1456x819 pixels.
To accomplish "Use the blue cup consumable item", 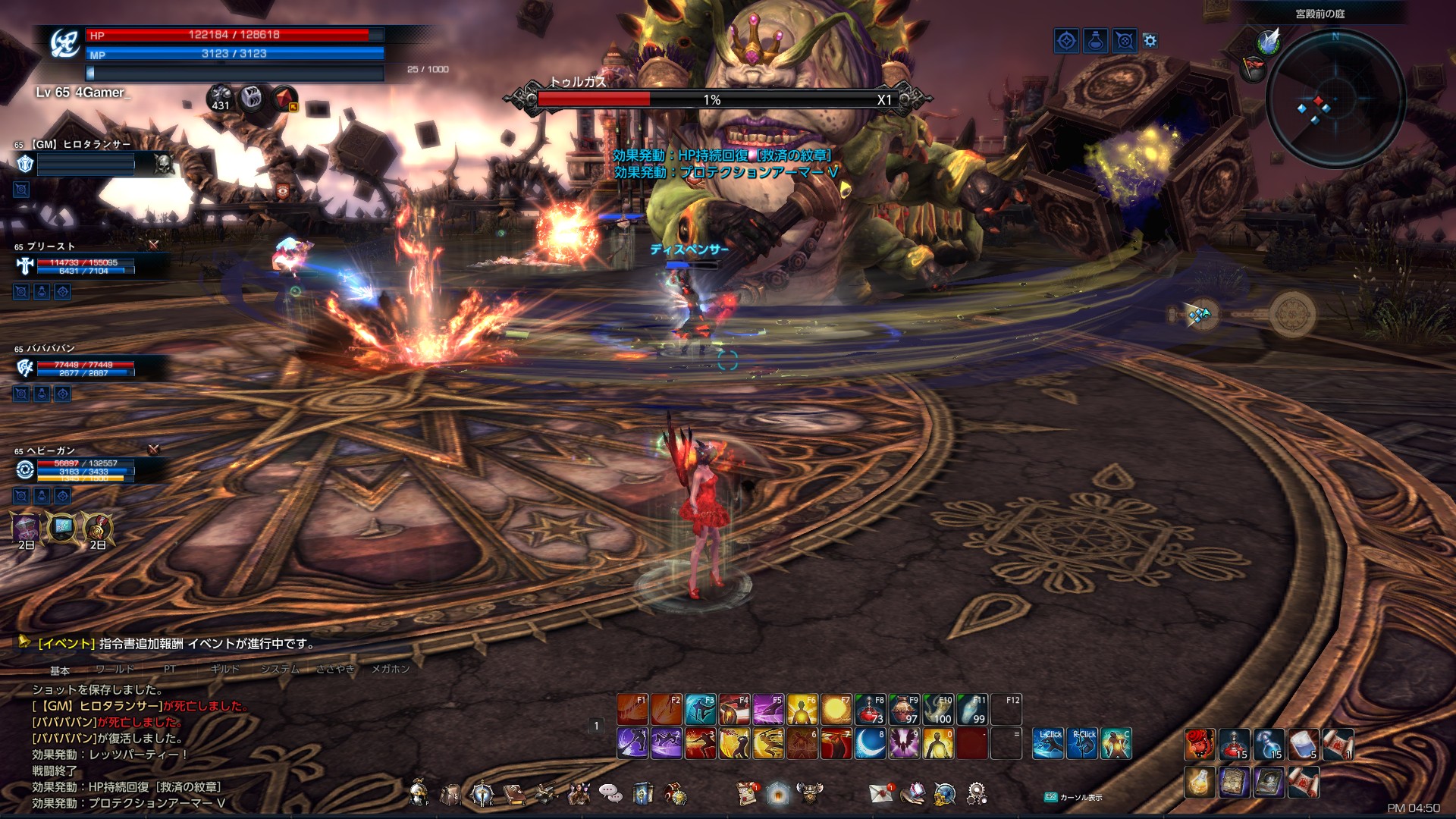I will click(1303, 744).
